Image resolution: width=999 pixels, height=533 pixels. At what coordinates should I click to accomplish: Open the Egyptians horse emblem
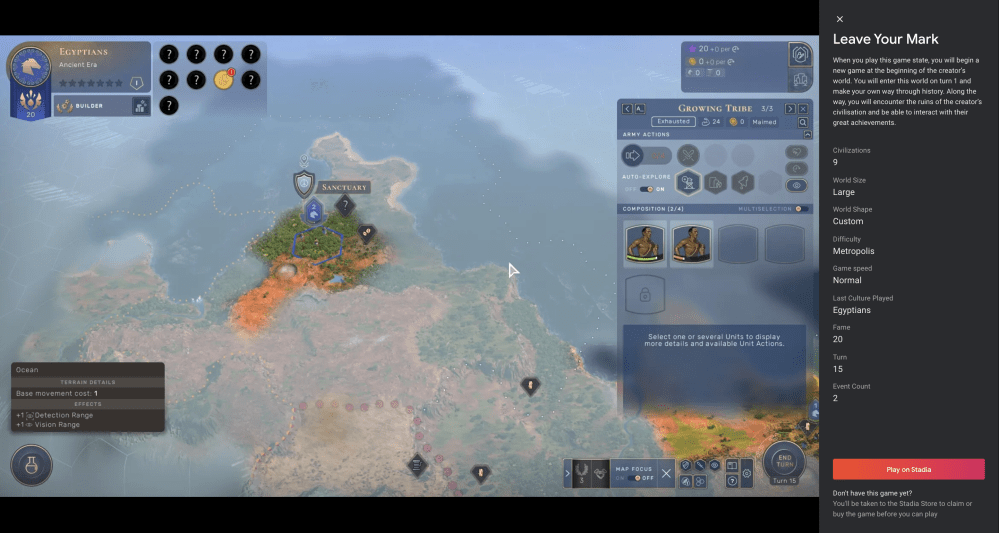30,66
